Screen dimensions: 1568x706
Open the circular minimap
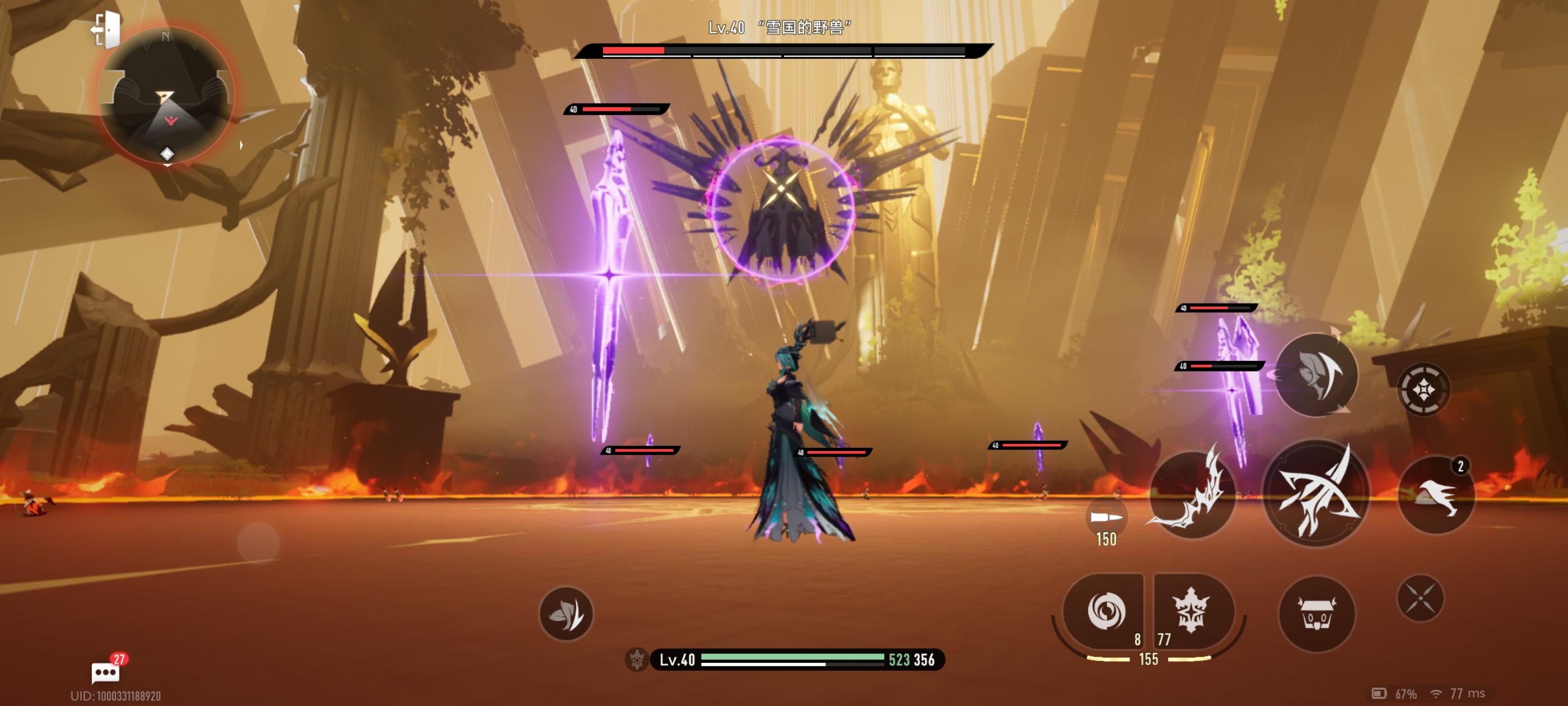click(x=166, y=96)
